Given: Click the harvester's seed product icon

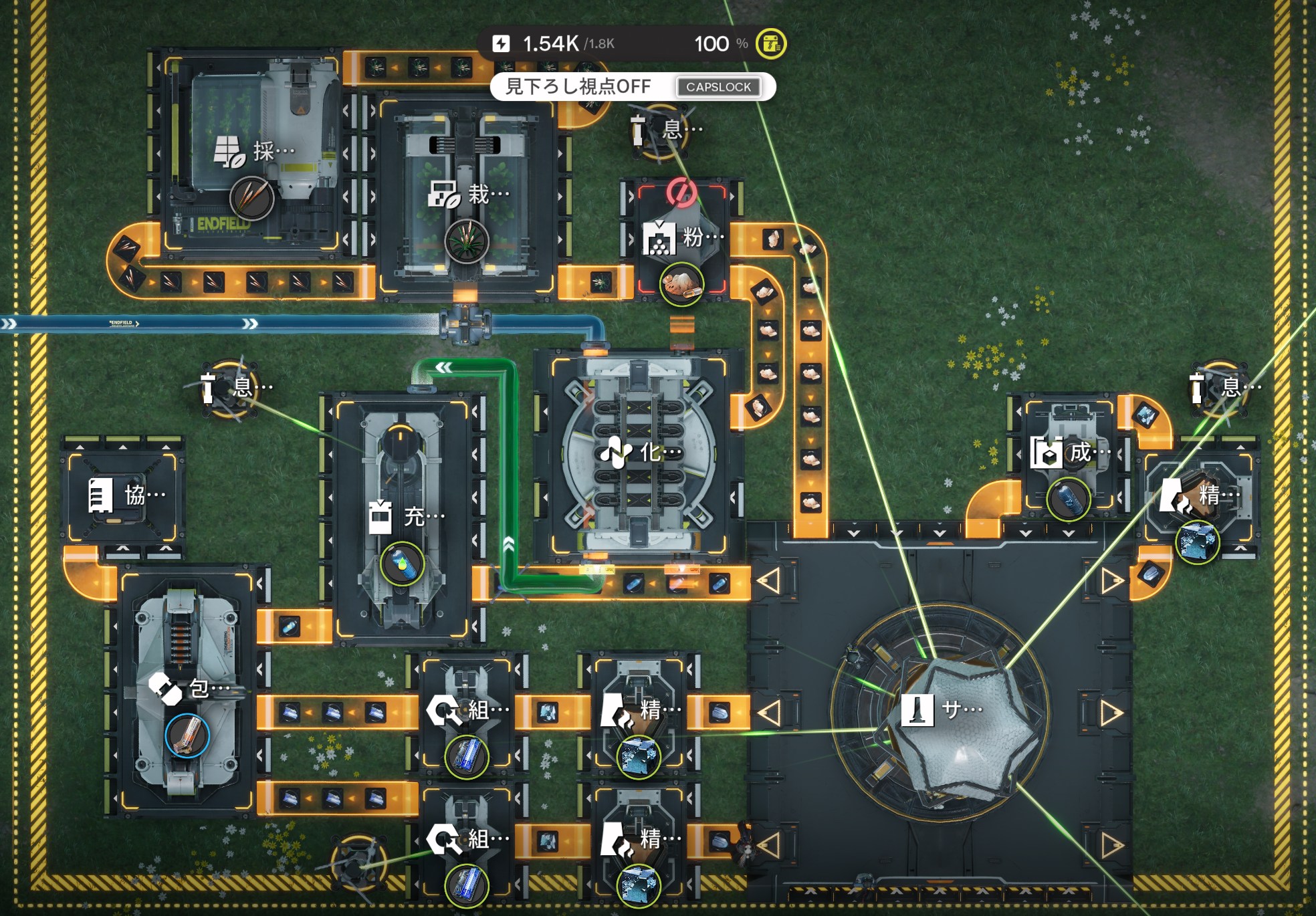Looking at the screenshot, I should point(251,199).
